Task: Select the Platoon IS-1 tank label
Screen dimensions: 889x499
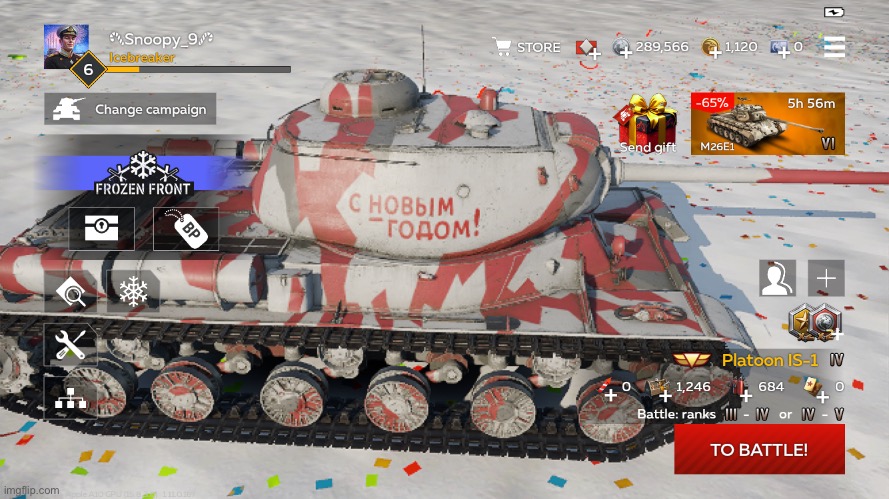Action: click(x=769, y=360)
